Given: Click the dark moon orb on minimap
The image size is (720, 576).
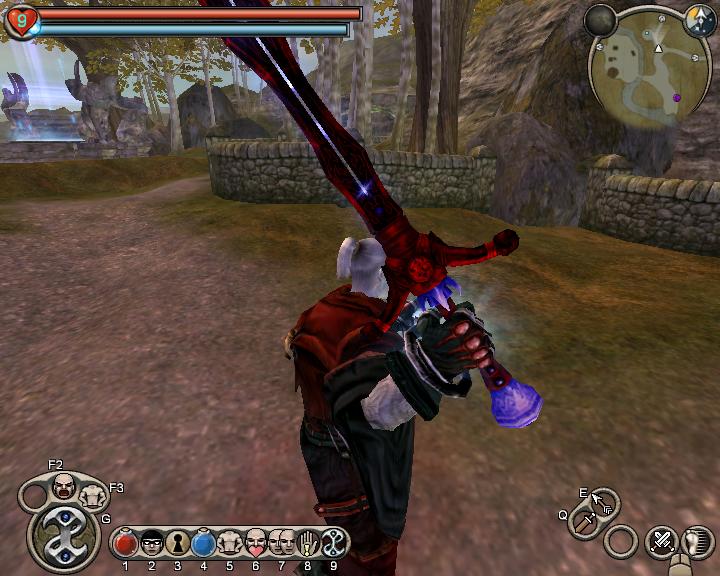Looking at the screenshot, I should pos(601,20).
